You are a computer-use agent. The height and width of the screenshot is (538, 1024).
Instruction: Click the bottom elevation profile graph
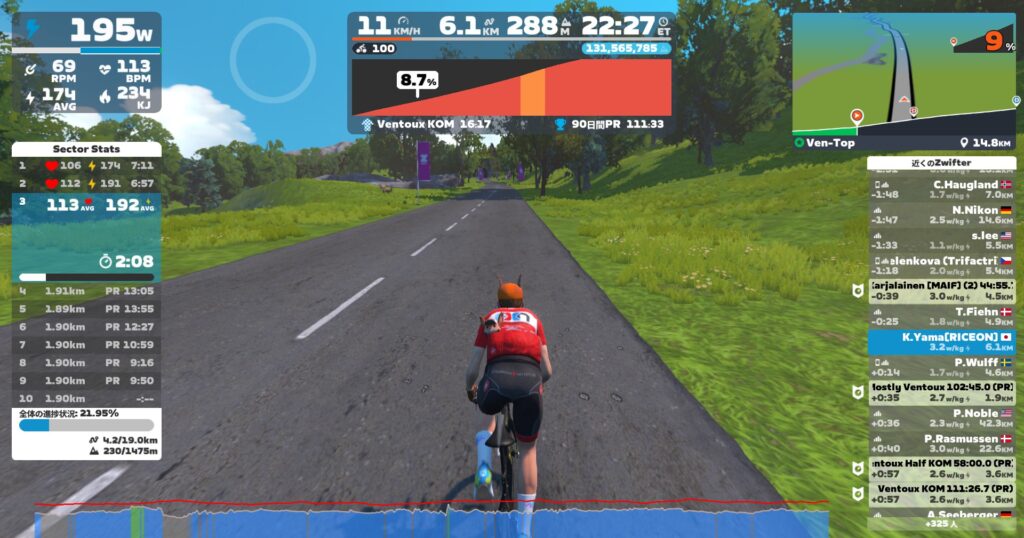pos(430,520)
